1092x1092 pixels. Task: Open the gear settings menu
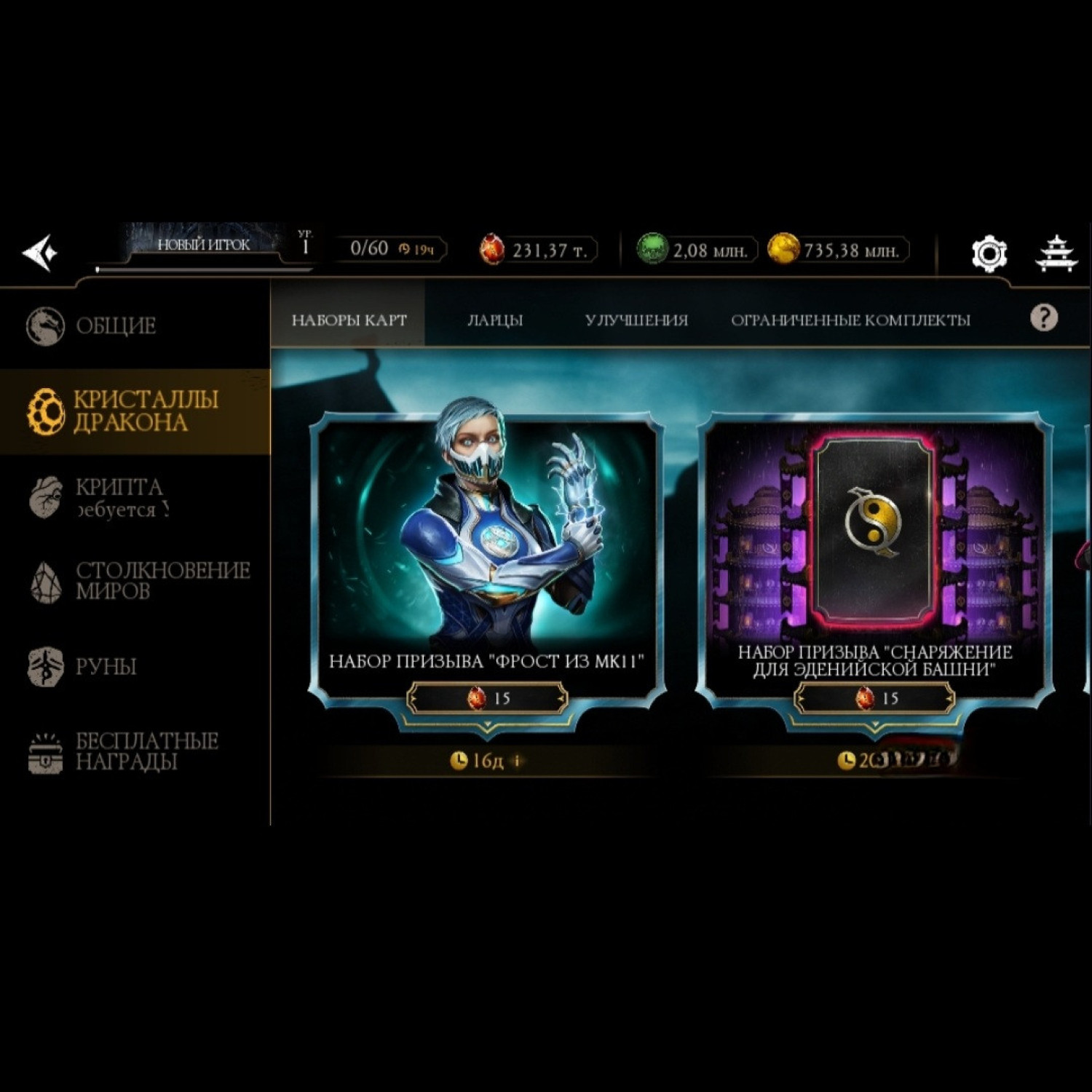click(x=989, y=253)
